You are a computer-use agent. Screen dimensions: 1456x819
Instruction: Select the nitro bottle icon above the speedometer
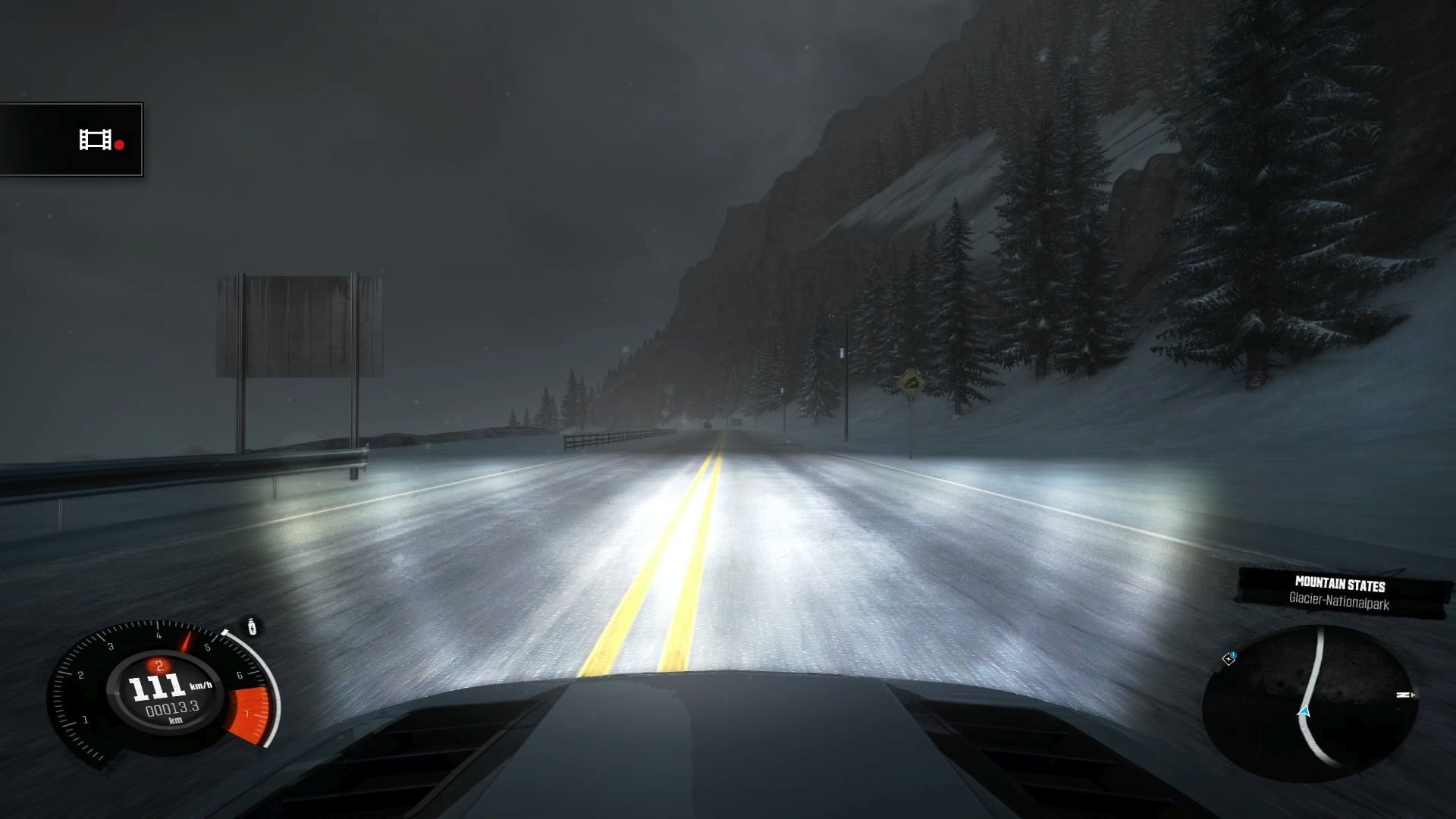tap(251, 627)
